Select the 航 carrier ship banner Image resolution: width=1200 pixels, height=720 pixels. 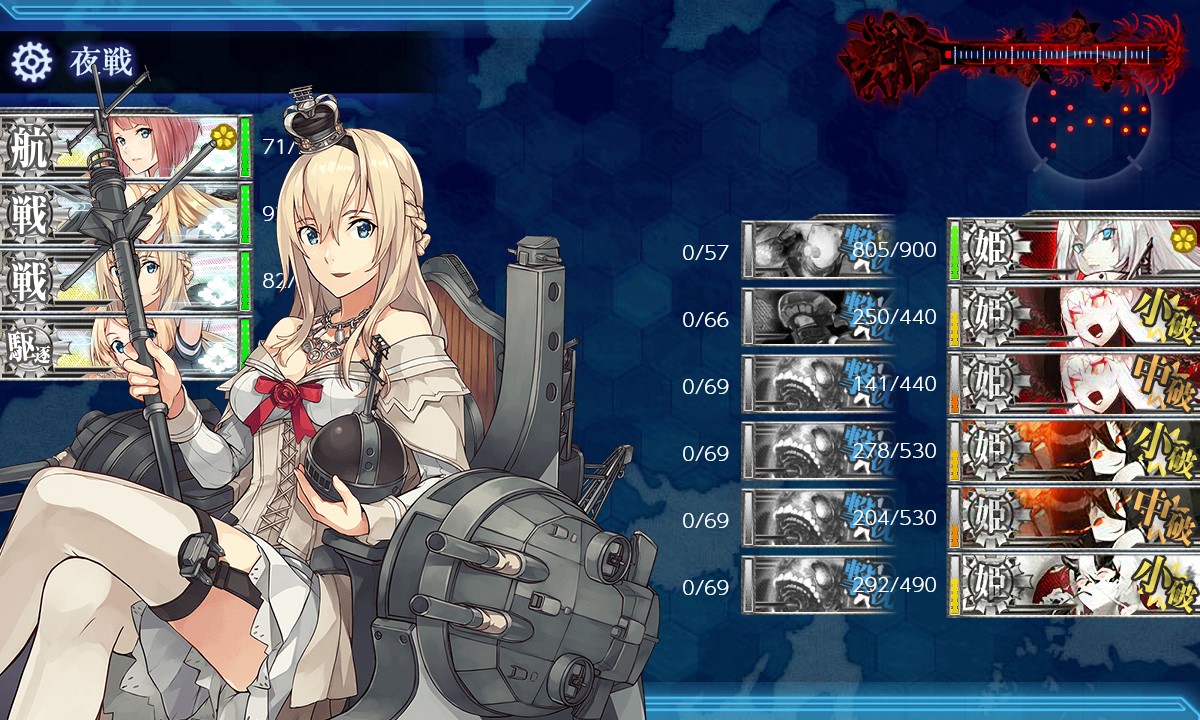coord(125,148)
